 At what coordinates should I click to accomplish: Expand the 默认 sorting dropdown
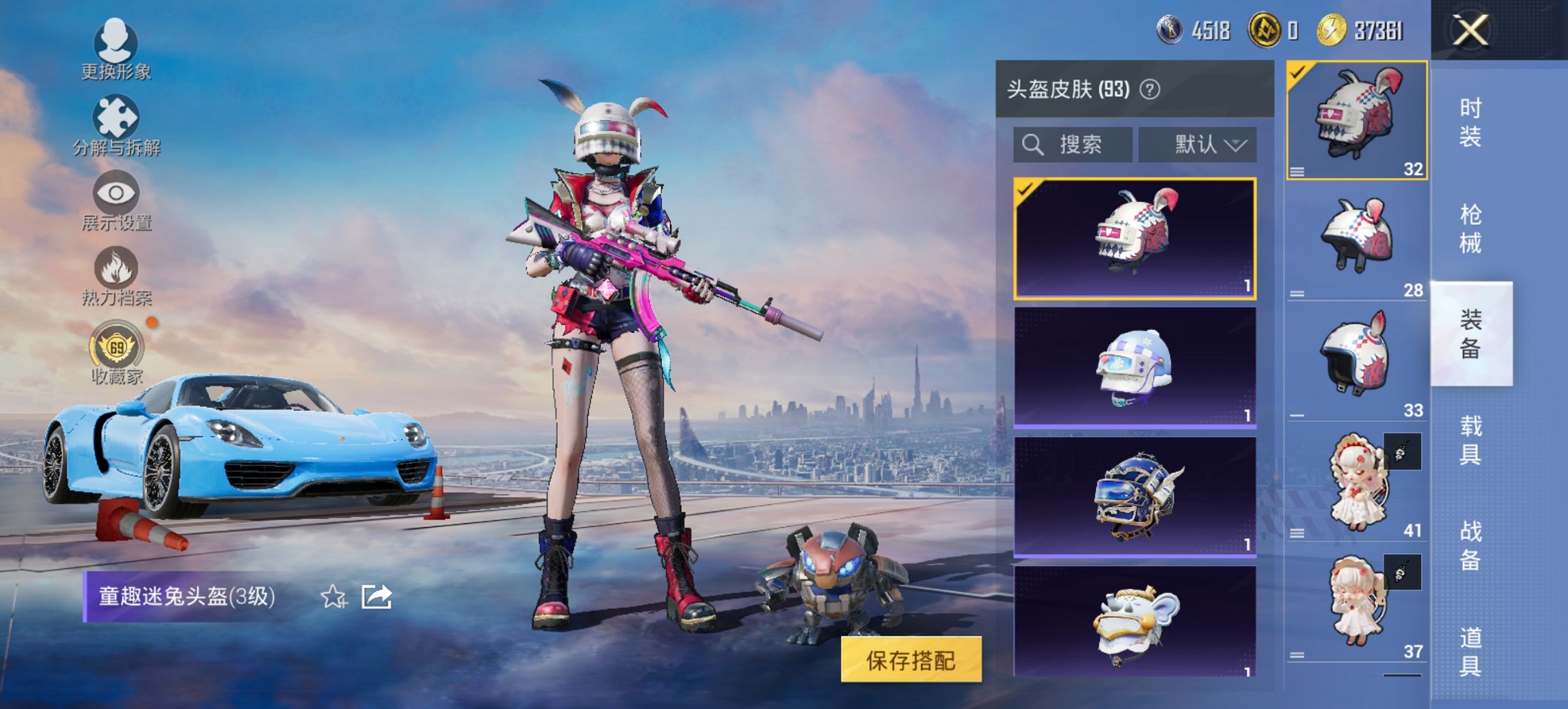[x=1198, y=144]
